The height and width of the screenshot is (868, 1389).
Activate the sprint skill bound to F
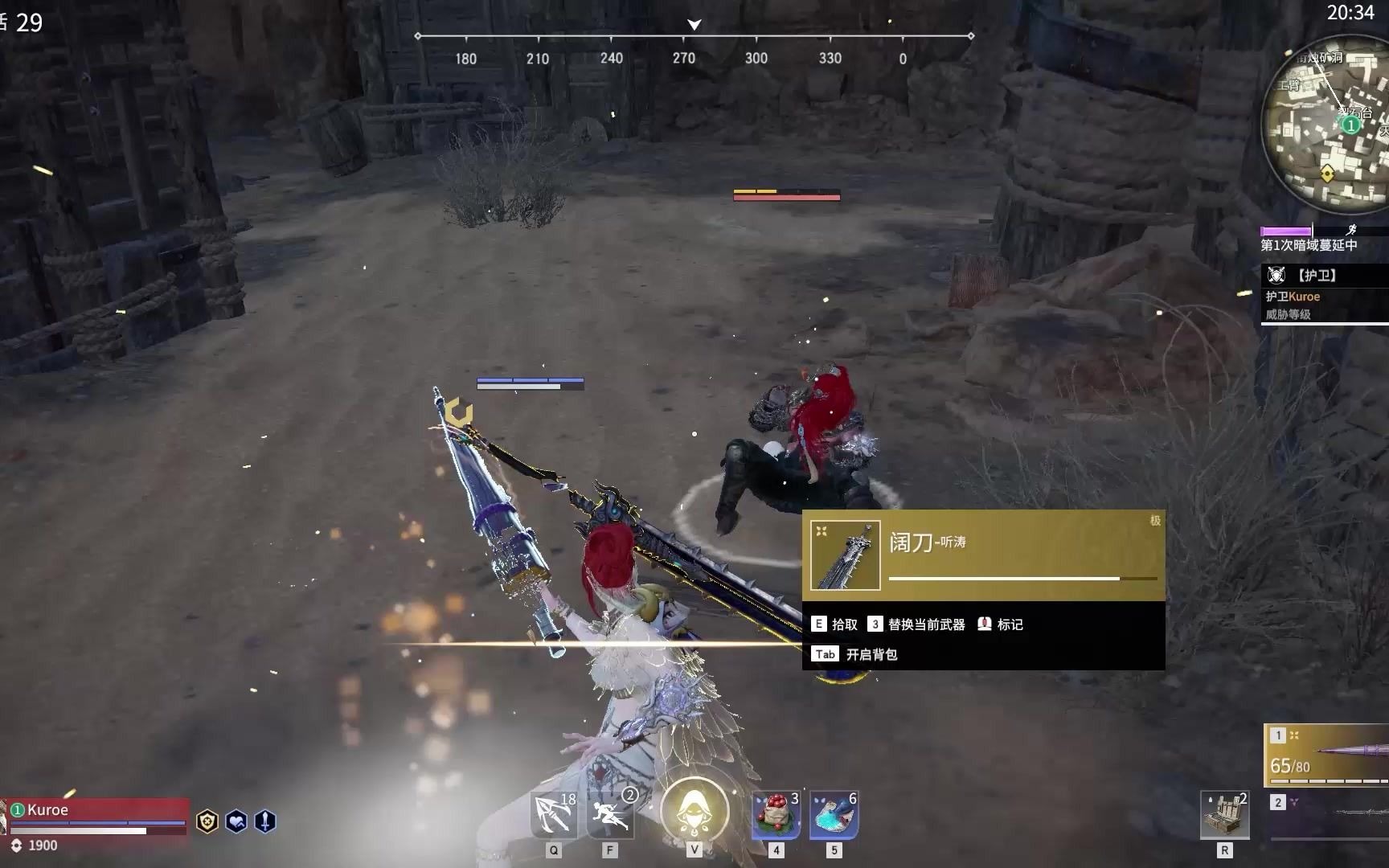[x=611, y=814]
